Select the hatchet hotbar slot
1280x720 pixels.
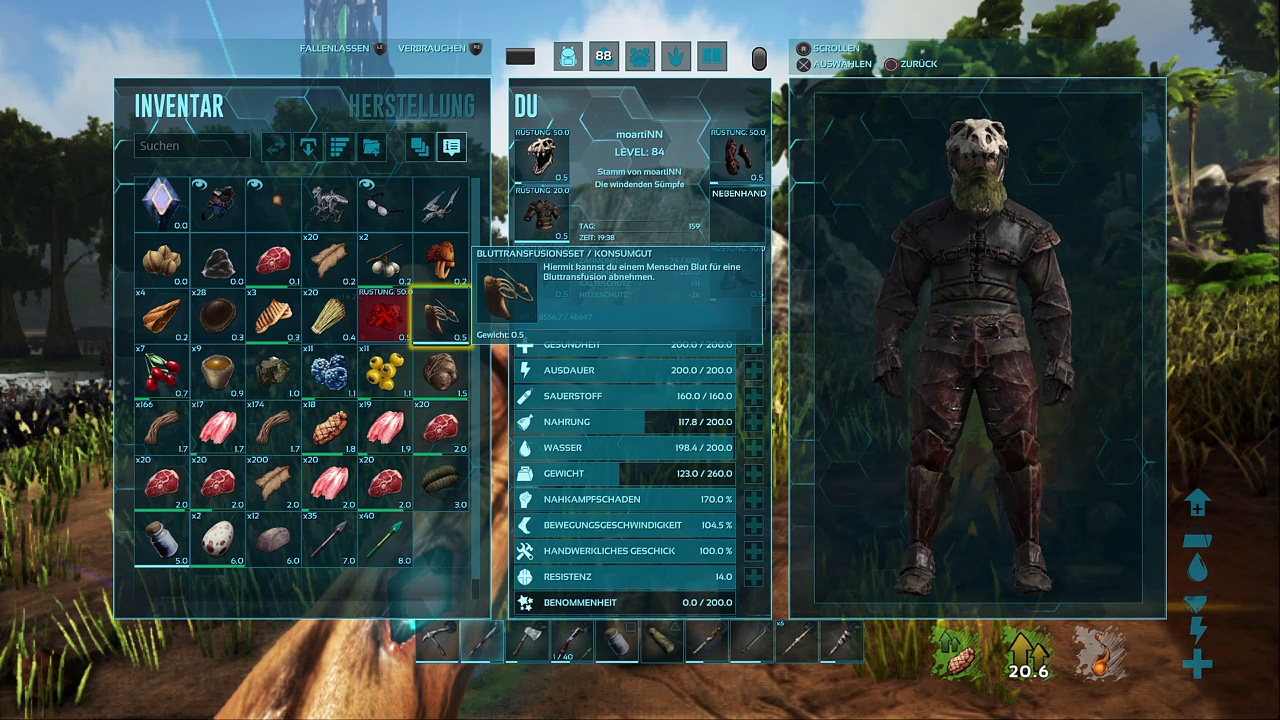[527, 641]
